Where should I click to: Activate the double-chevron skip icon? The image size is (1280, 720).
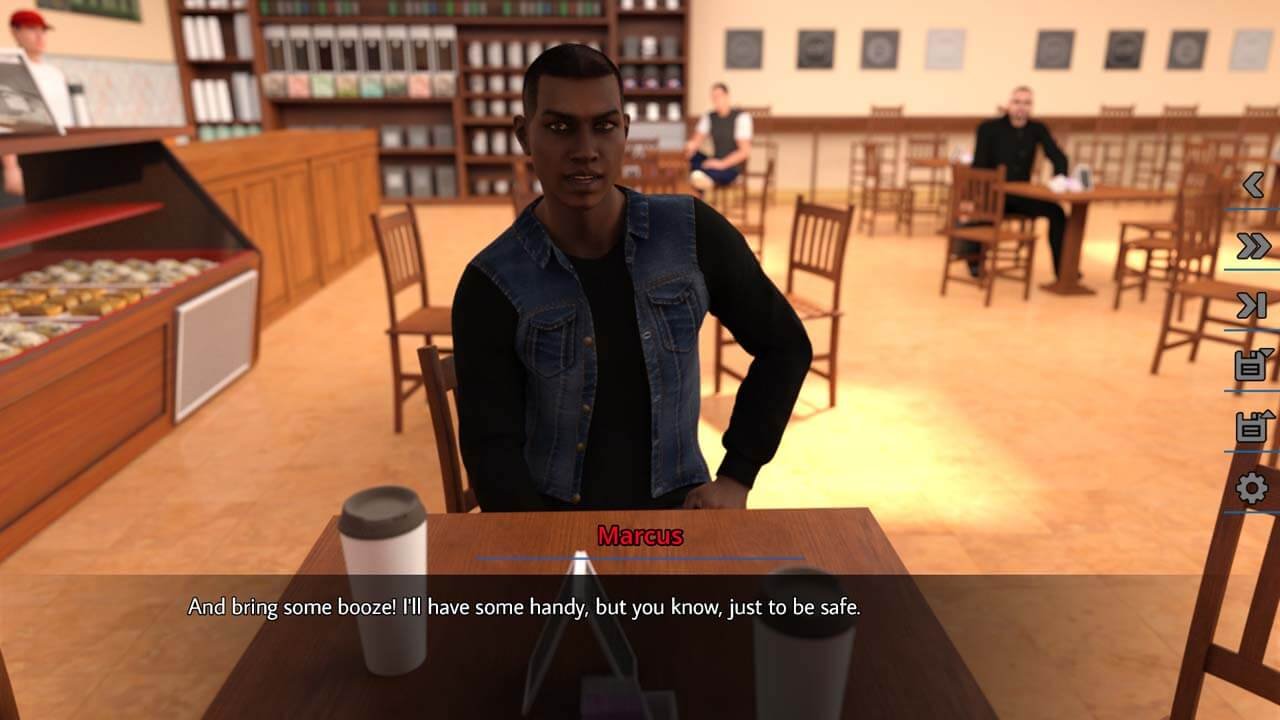pyautogui.click(x=1252, y=246)
